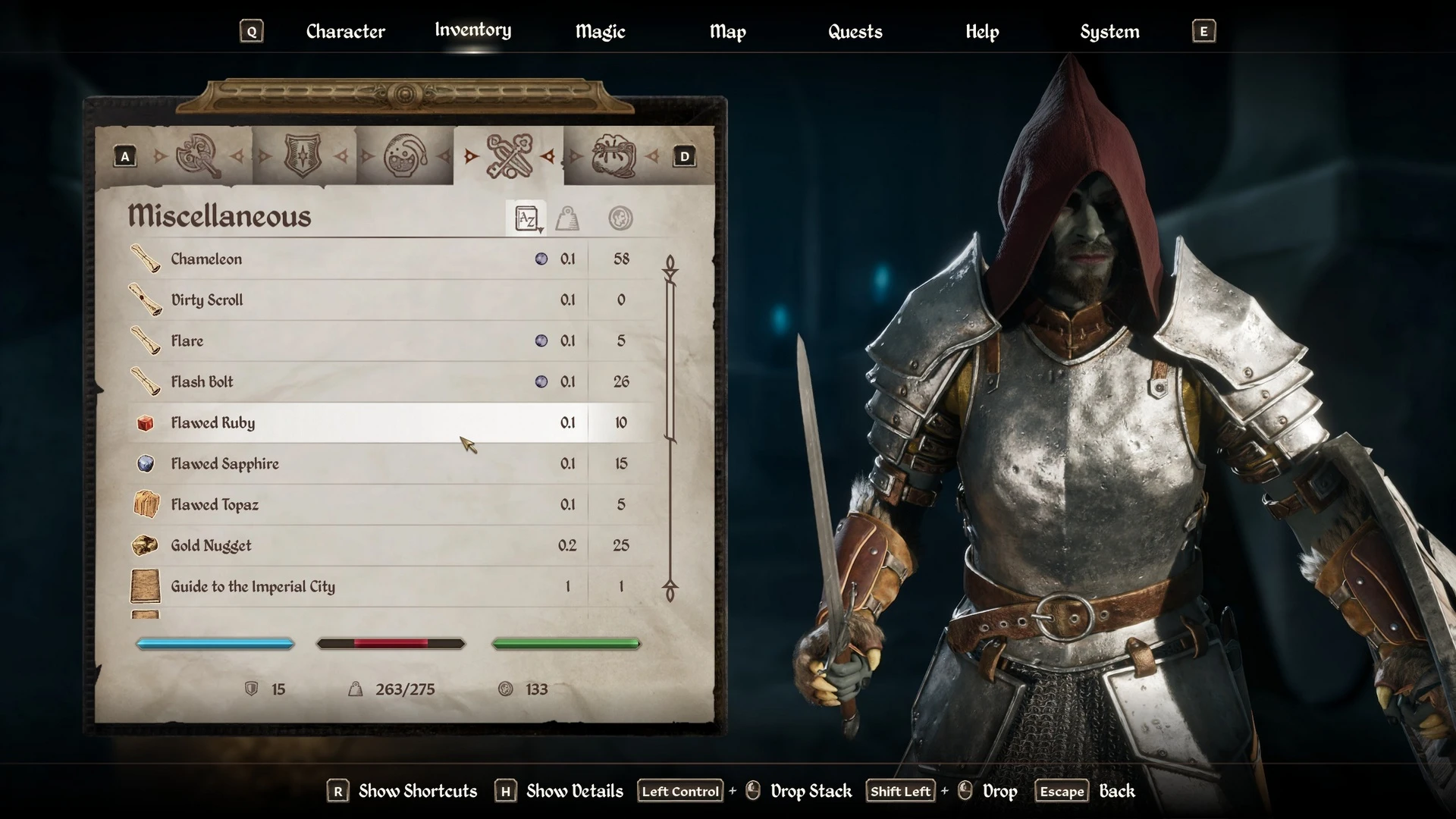The image size is (1456, 819).
Task: Go to the System tab
Action: pyautogui.click(x=1109, y=32)
